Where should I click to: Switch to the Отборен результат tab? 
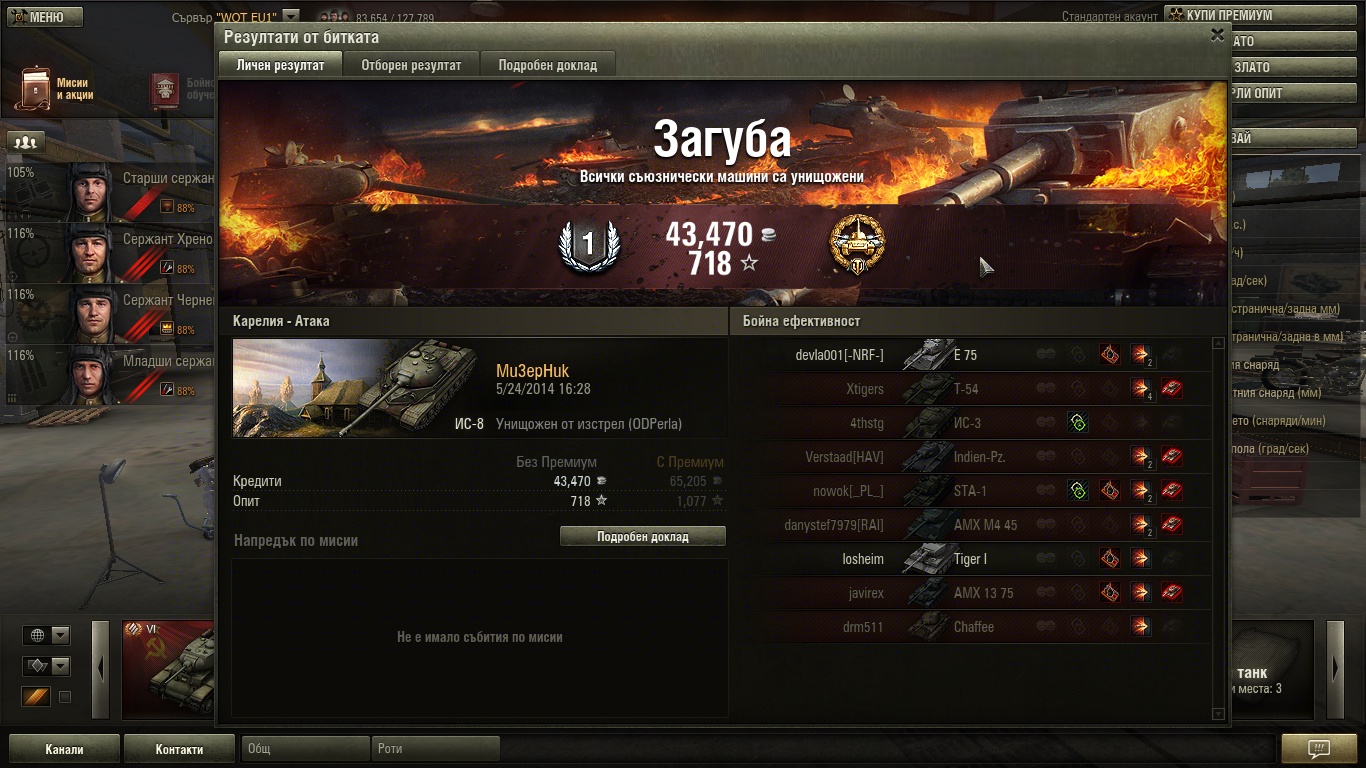tap(411, 65)
